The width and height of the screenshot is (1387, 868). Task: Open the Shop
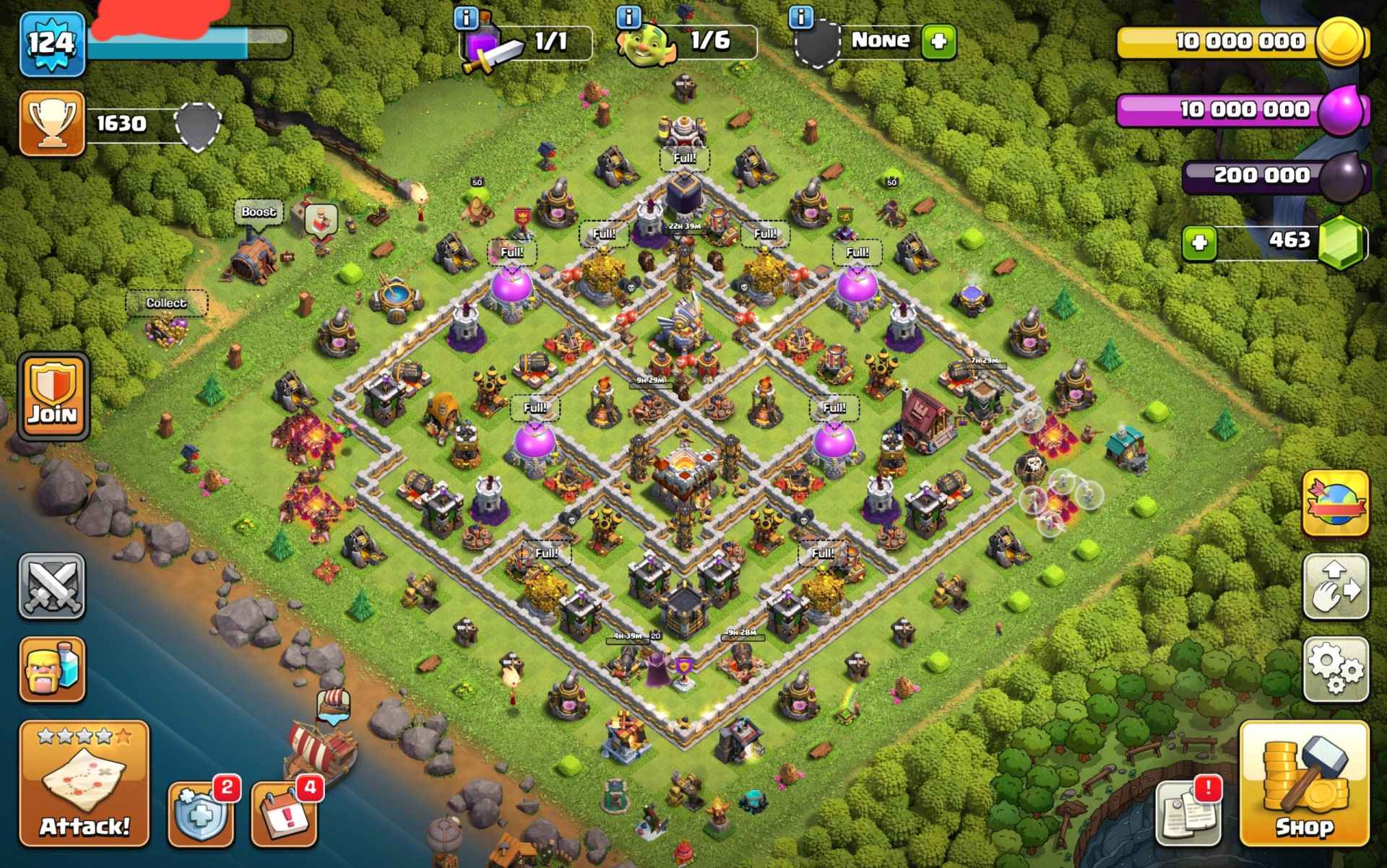pyautogui.click(x=1304, y=784)
